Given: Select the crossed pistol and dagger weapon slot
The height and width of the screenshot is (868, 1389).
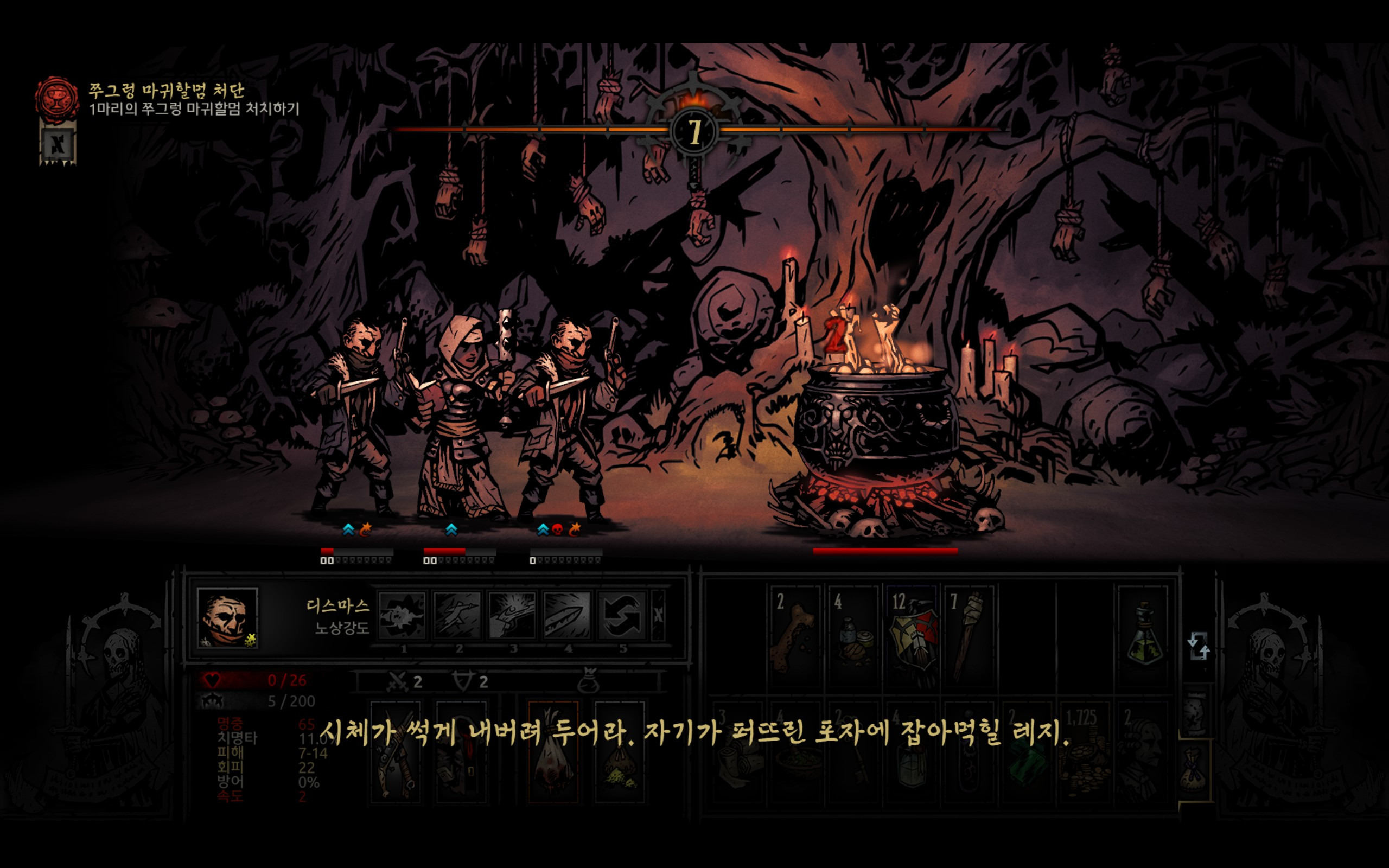Looking at the screenshot, I should [x=396, y=751].
